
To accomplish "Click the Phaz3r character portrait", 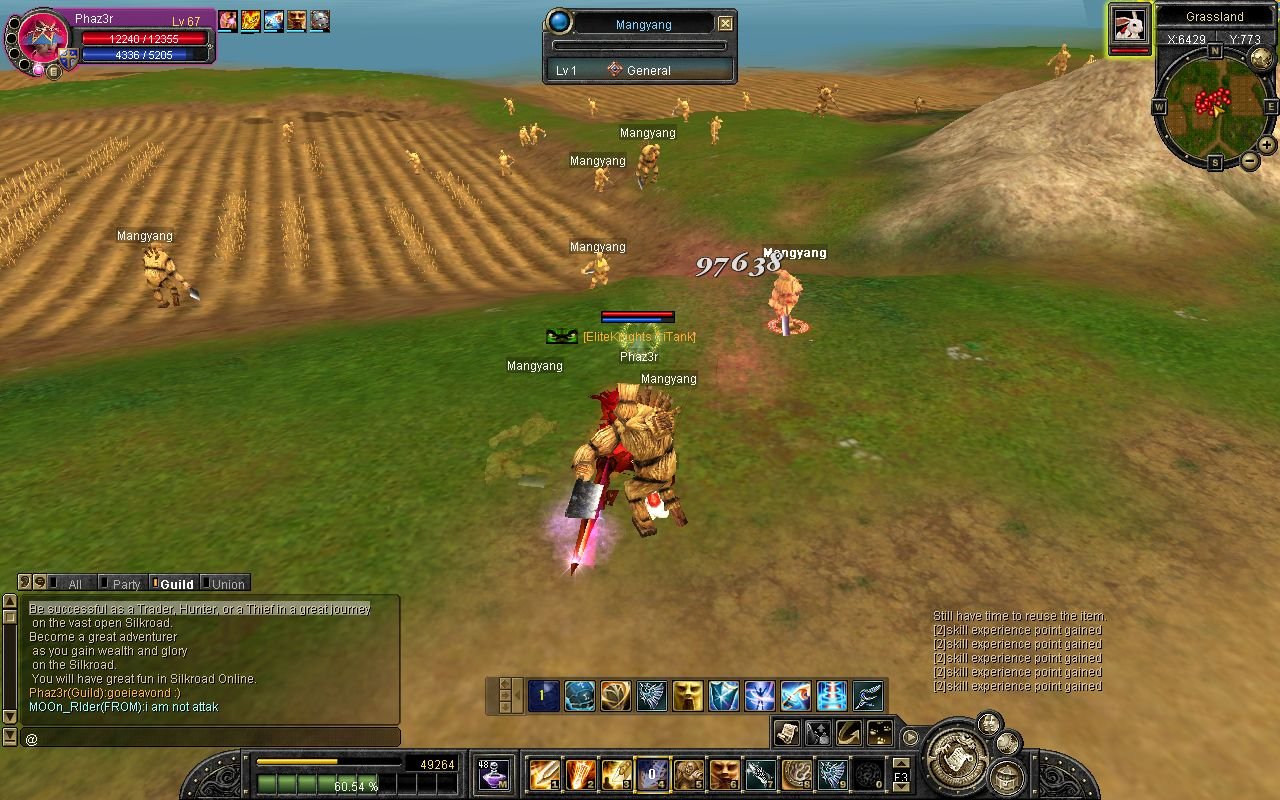I will [44, 40].
